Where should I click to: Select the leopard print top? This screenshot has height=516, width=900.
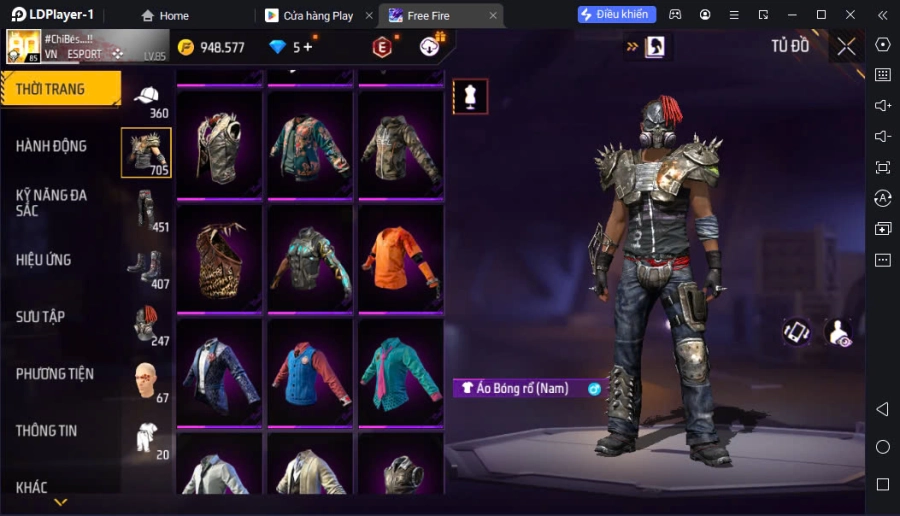coord(220,261)
